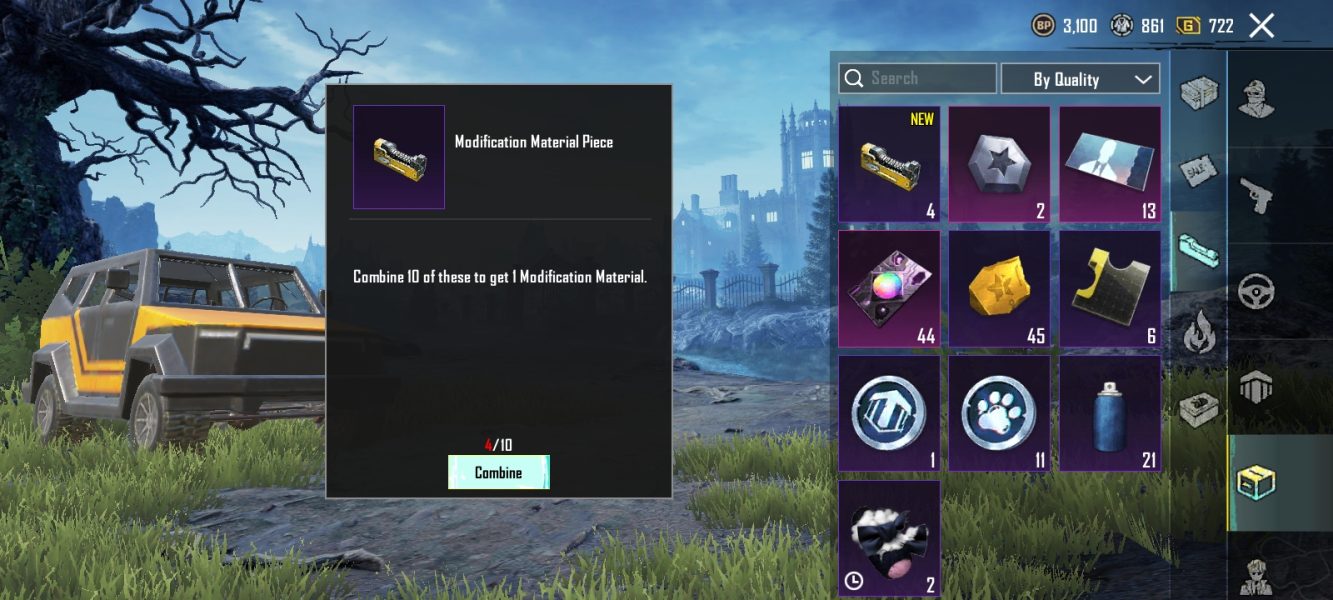Image resolution: width=1333 pixels, height=600 pixels.
Task: Select the paw print coin item
Action: pyautogui.click(x=999, y=413)
